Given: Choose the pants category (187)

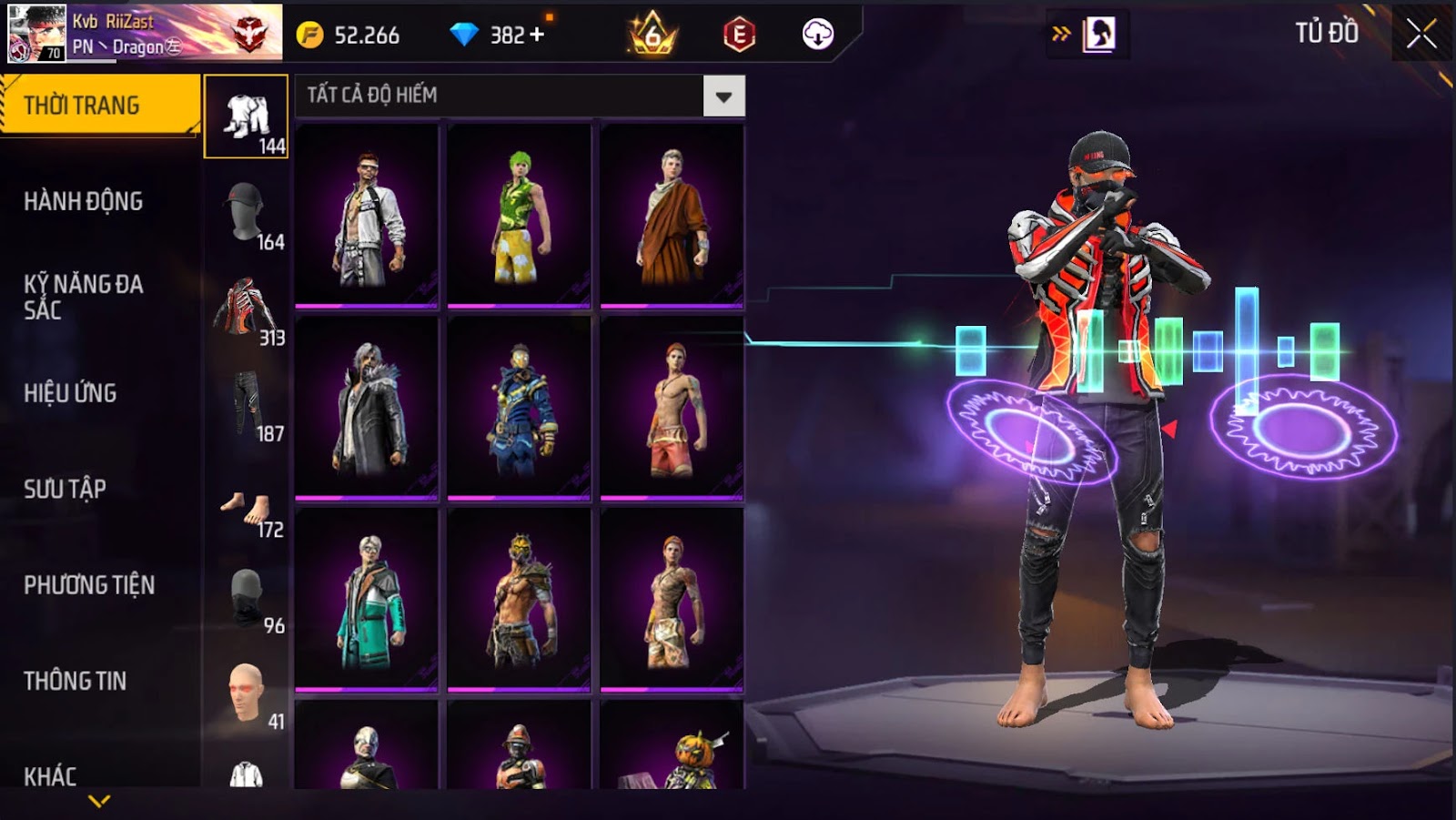Looking at the screenshot, I should coord(247,405).
